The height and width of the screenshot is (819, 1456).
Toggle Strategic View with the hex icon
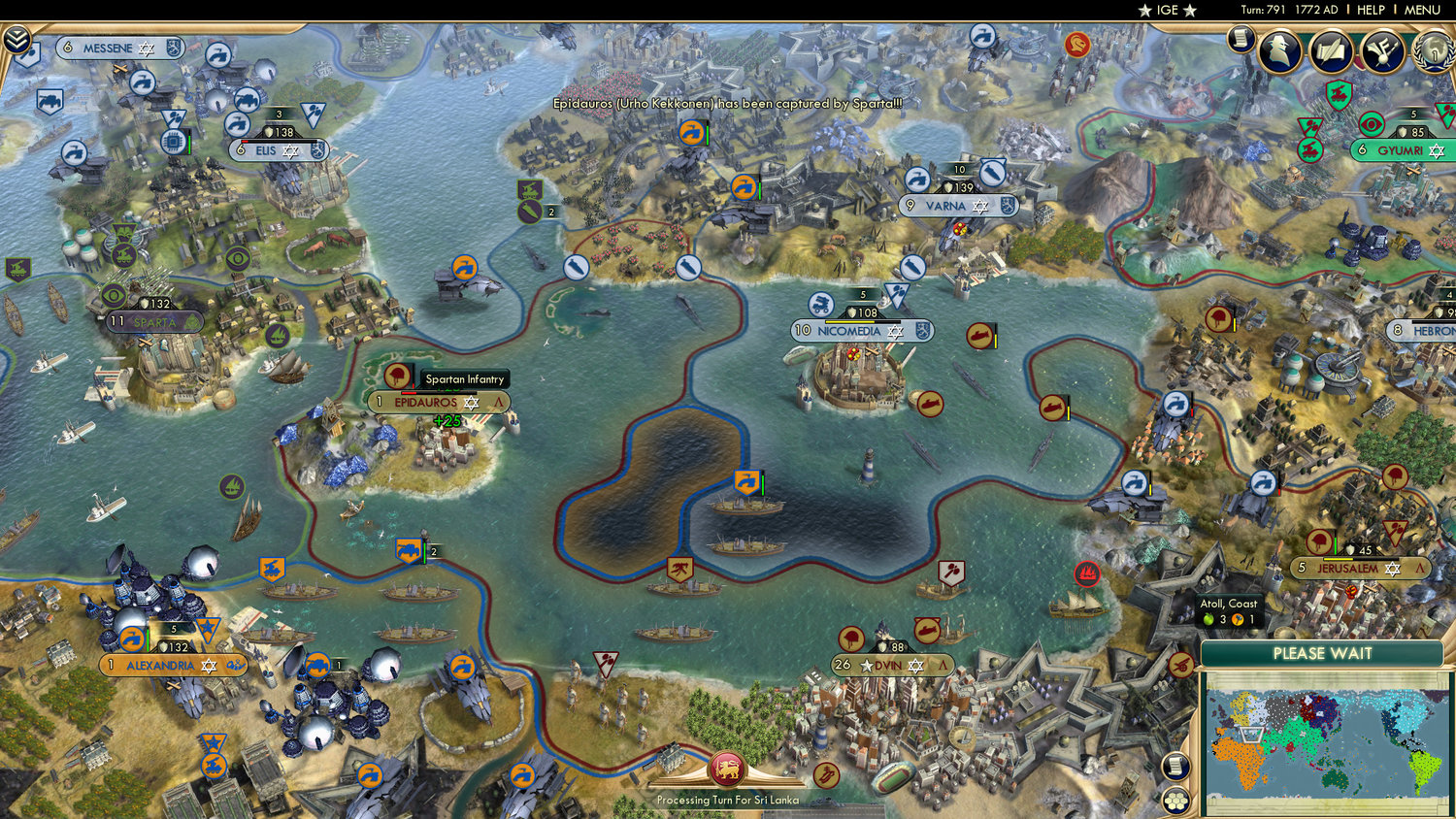click(1177, 800)
